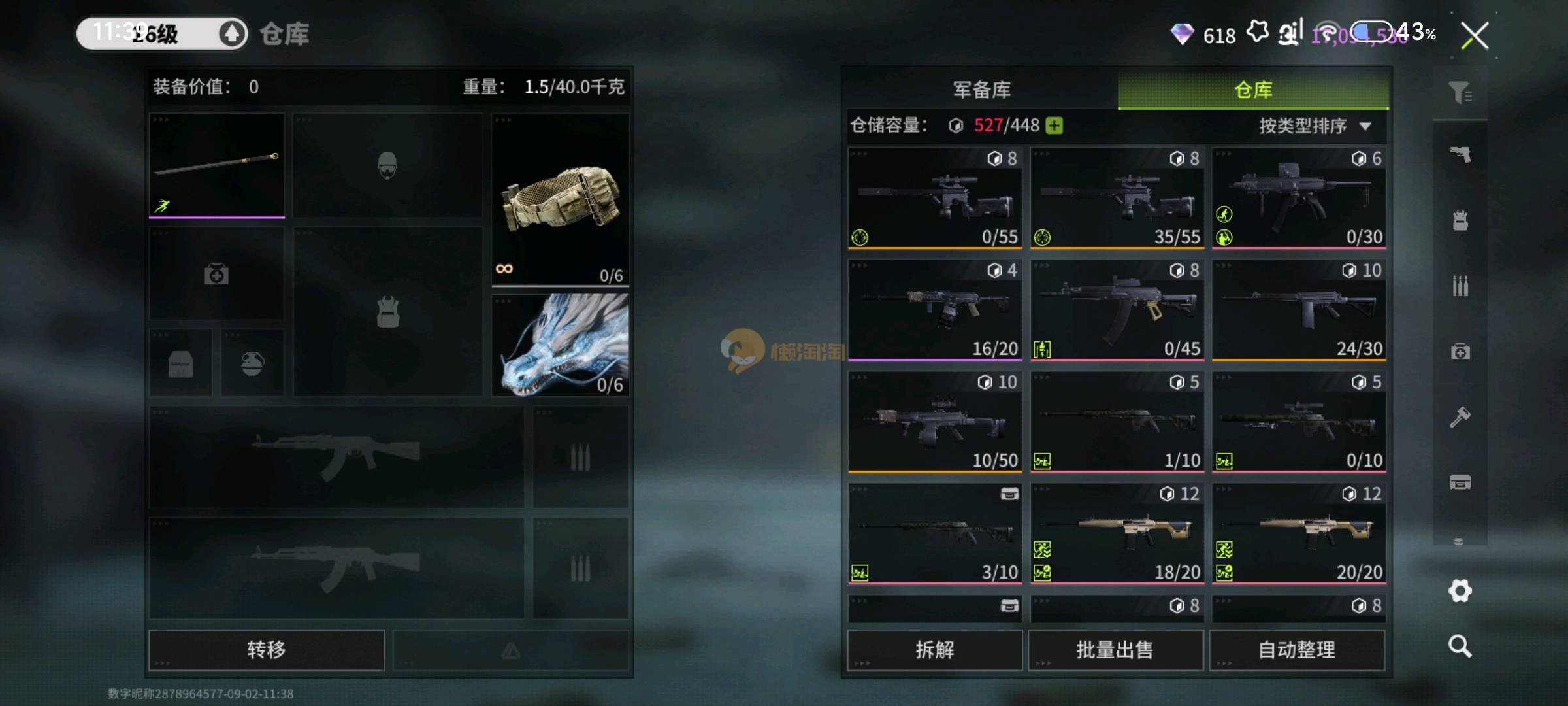
Task: Open the search magnifier icon
Action: coord(1460,647)
